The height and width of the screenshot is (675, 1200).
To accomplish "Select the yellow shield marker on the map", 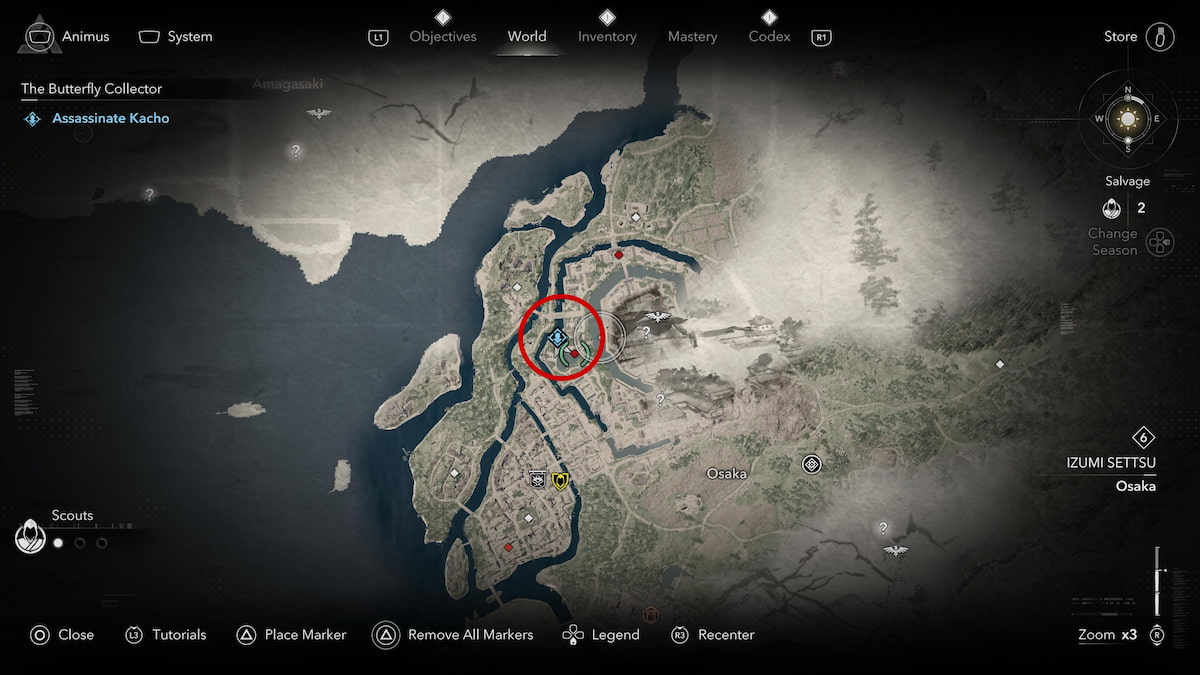I will 560,481.
